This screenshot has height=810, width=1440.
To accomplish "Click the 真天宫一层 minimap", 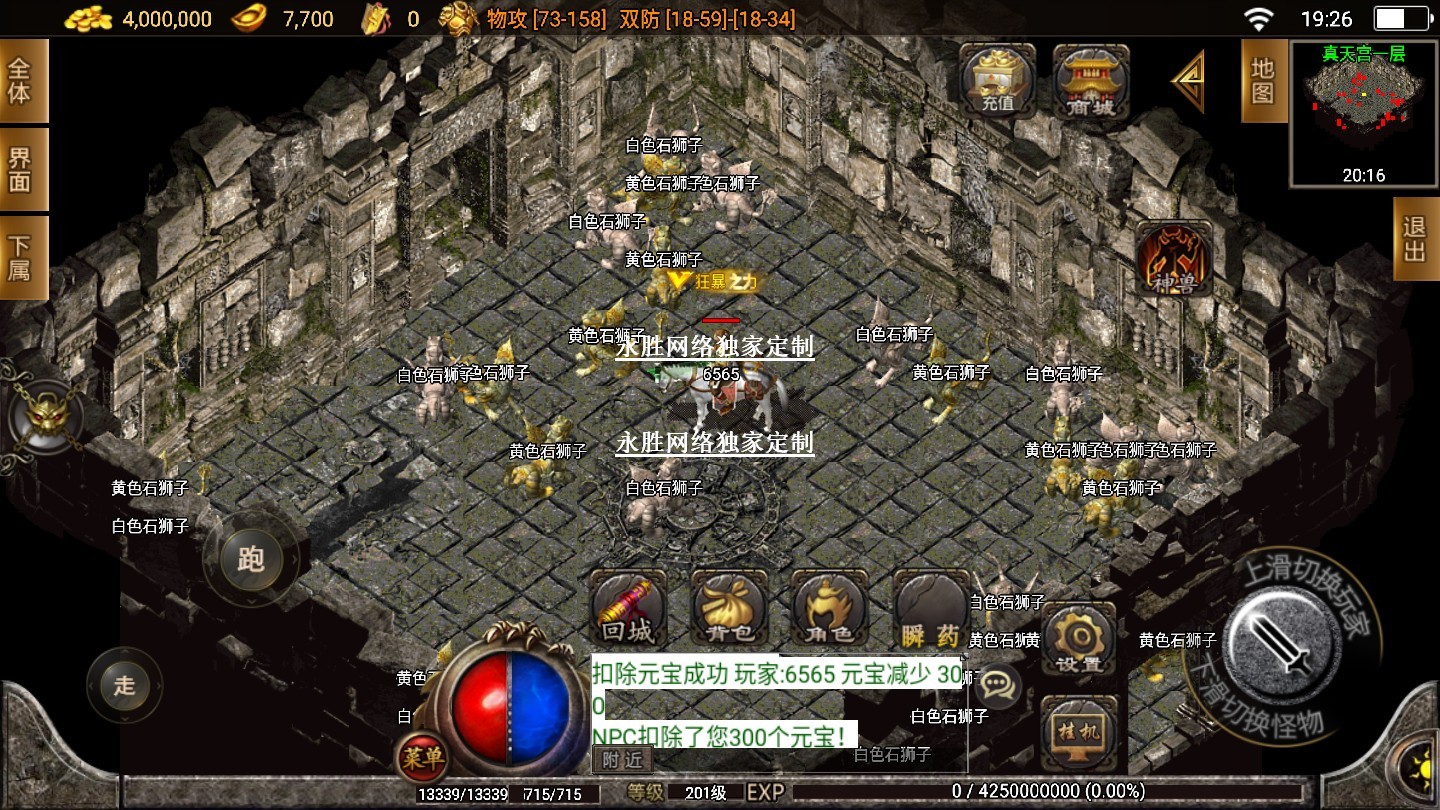I will tap(1363, 113).
